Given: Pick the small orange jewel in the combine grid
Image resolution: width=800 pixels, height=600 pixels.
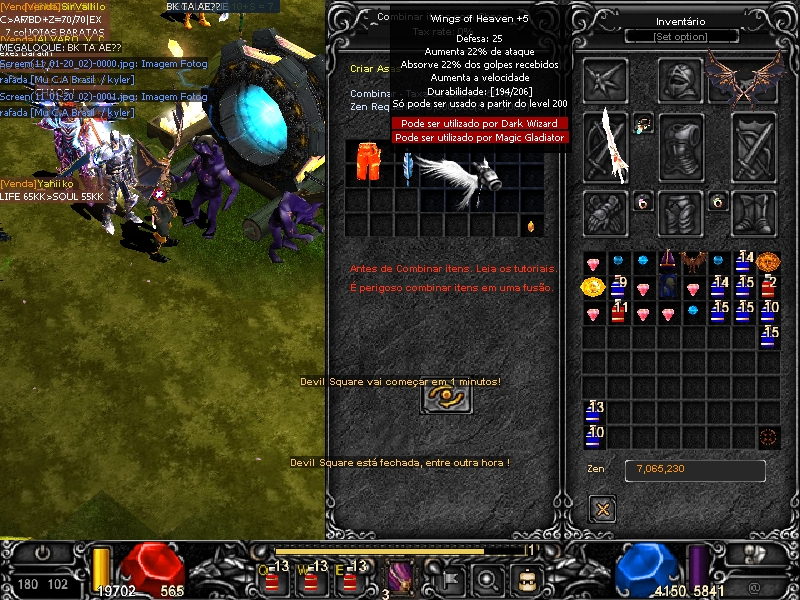Looking at the screenshot, I should pyautogui.click(x=529, y=226).
